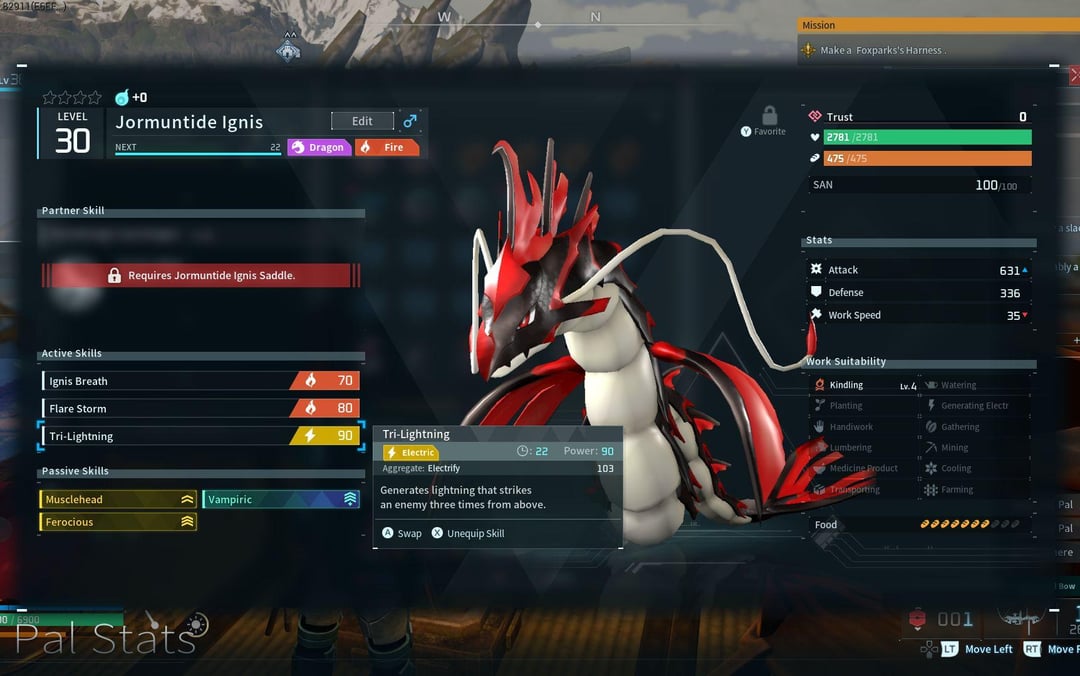Image resolution: width=1080 pixels, height=676 pixels.
Task: Open the Foxparks's Harness mission tracker
Action: click(880, 50)
